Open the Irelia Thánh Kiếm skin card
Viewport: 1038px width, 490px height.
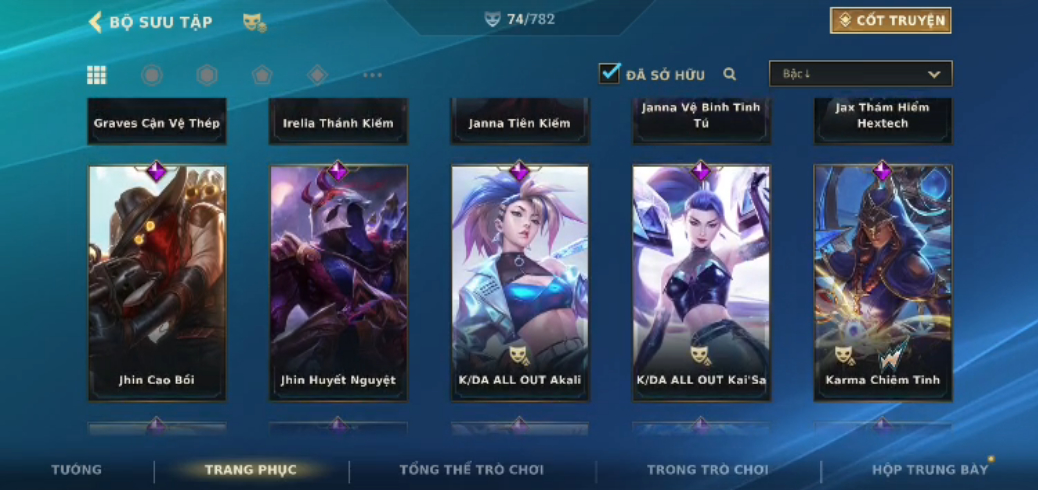coord(338,121)
